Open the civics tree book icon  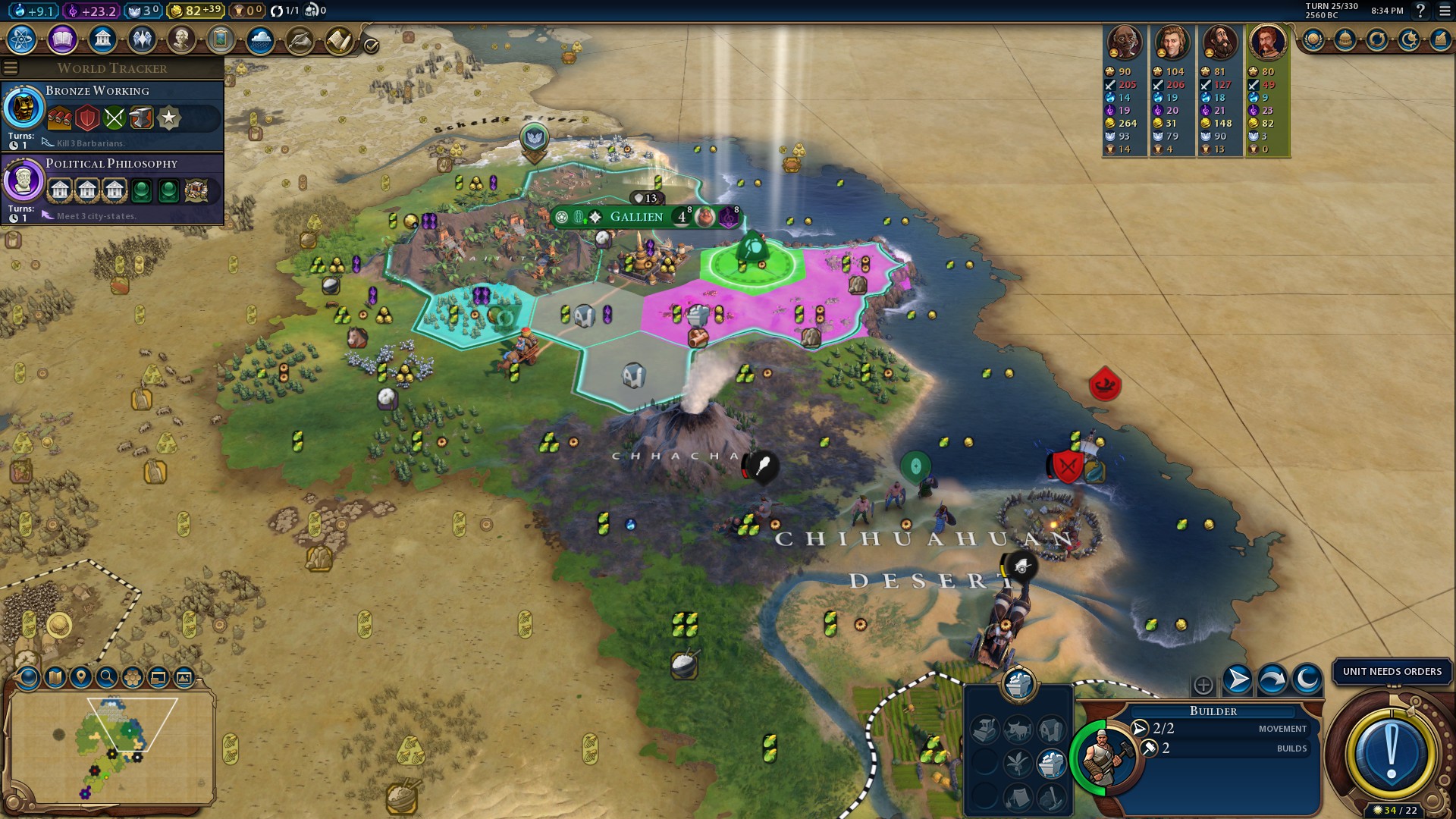[62, 39]
